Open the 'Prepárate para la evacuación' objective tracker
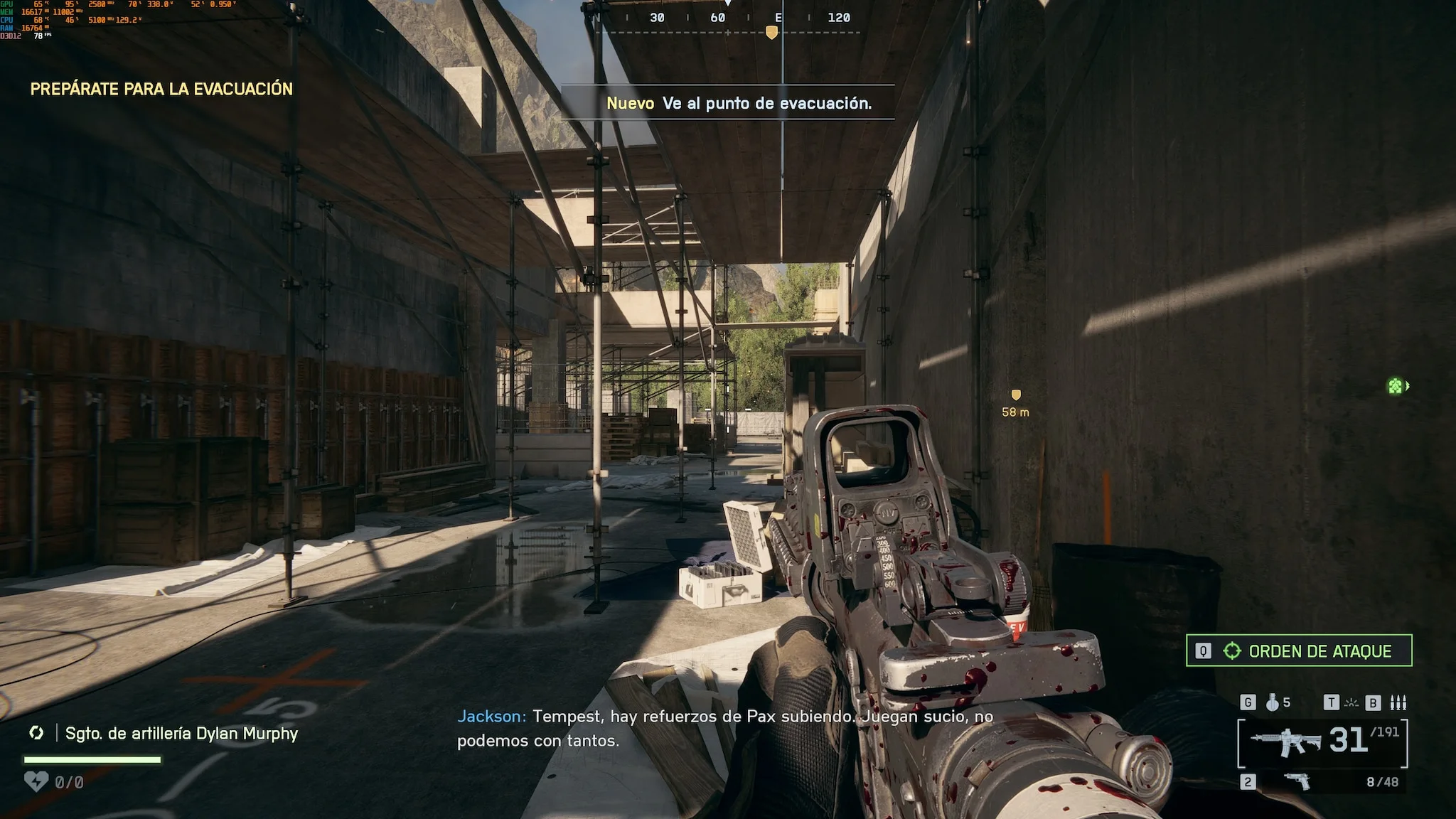Screen dimensions: 1456x819 click(x=161, y=89)
